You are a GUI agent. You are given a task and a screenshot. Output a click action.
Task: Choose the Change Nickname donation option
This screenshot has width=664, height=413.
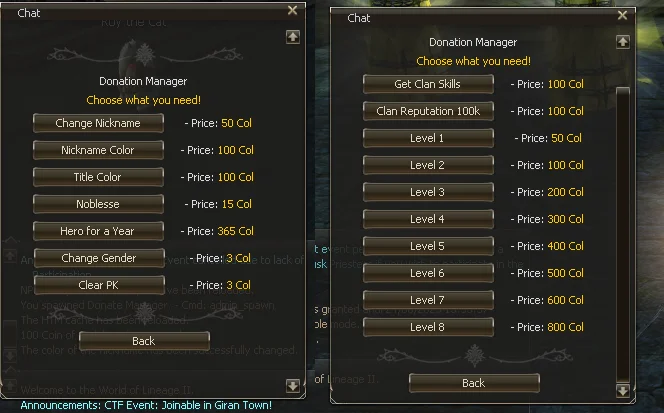pyautogui.click(x=98, y=123)
